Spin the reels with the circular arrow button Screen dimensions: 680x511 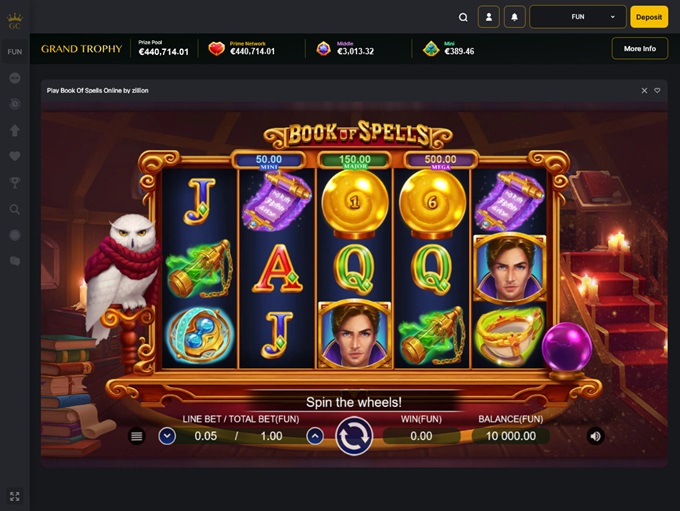(x=354, y=436)
